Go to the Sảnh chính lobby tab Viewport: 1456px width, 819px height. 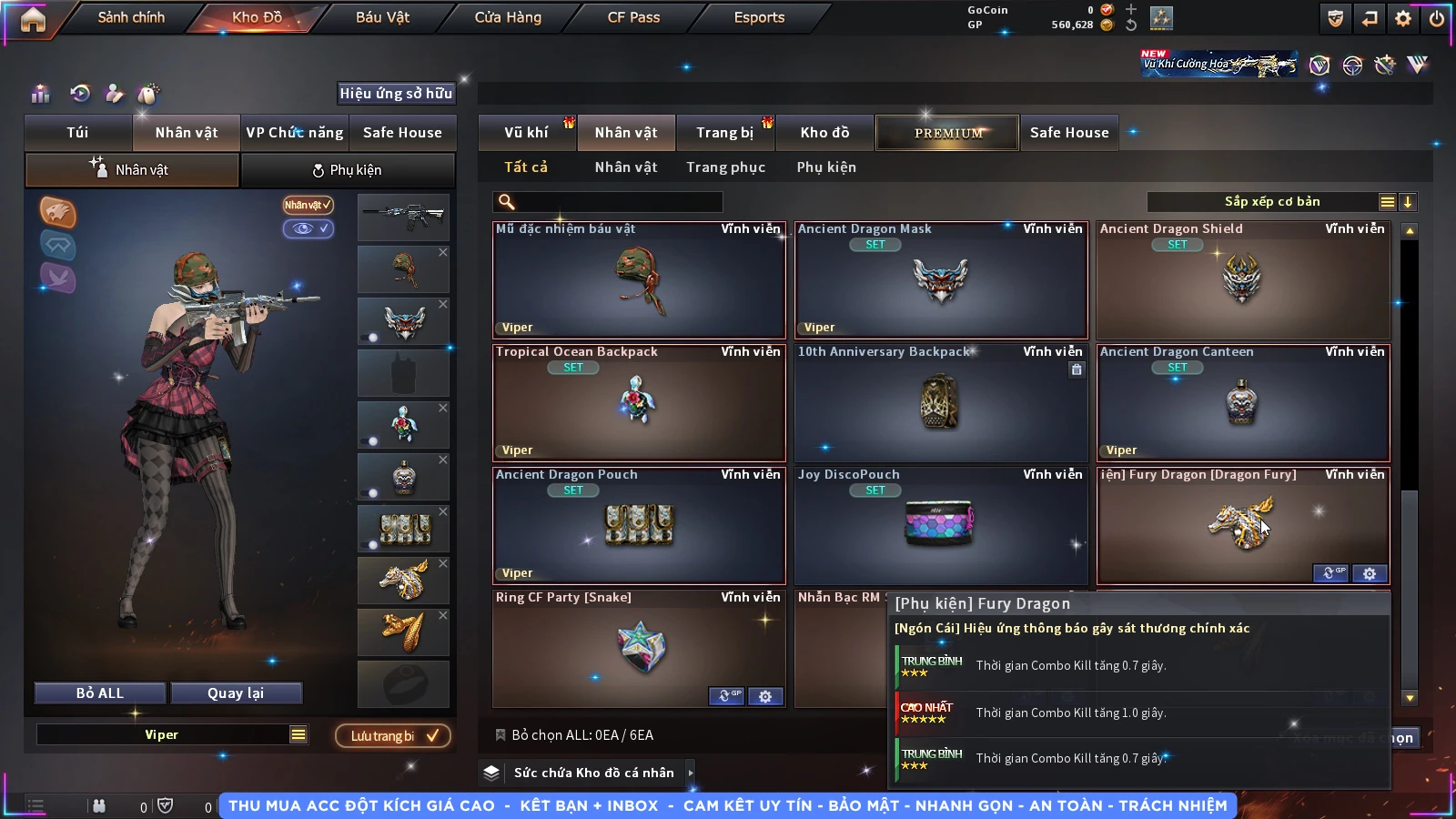(x=131, y=17)
